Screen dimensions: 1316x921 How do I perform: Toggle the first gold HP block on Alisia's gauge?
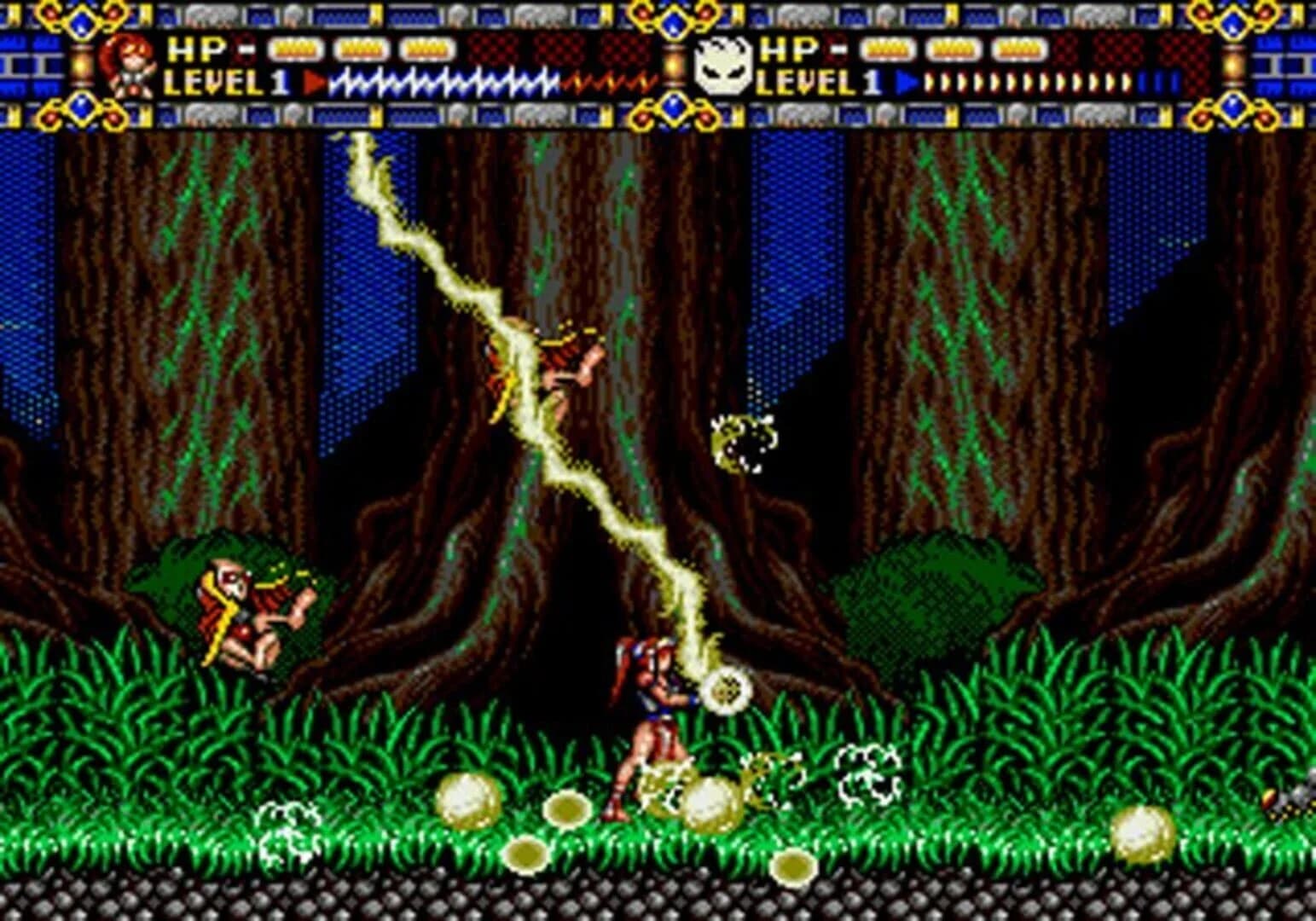[x=294, y=49]
